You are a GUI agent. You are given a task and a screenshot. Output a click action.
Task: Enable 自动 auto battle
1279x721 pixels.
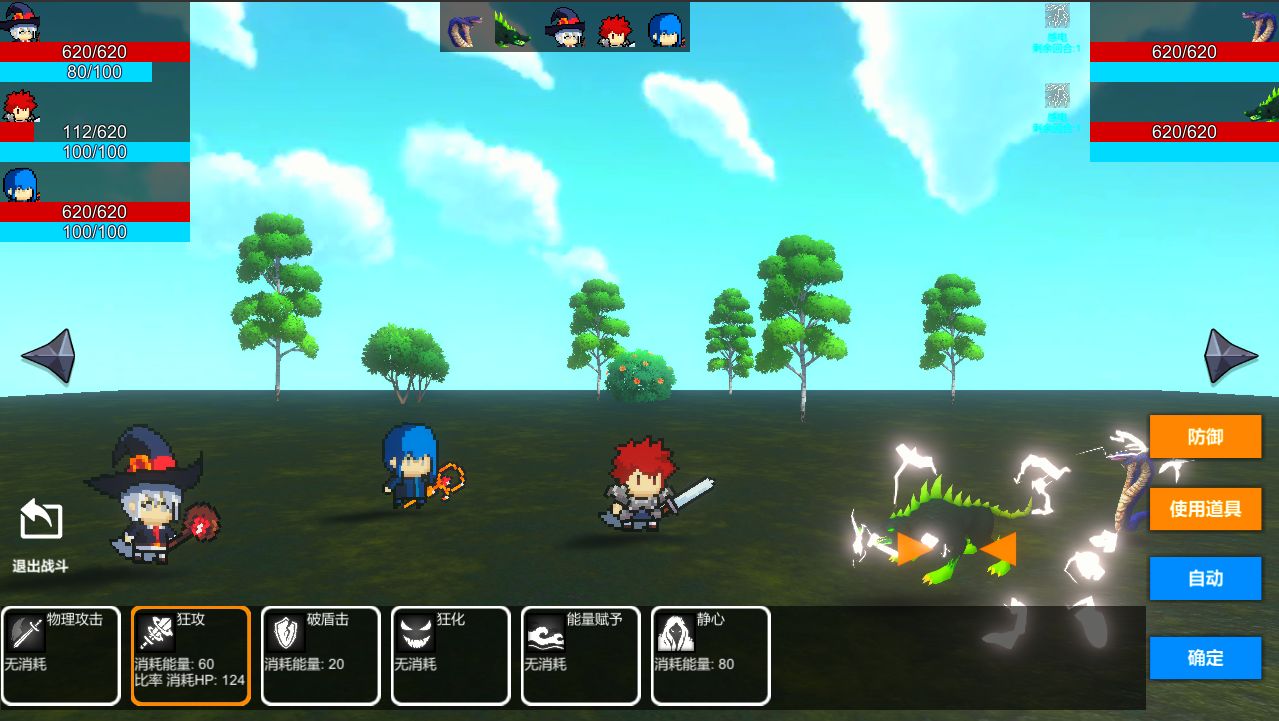pyautogui.click(x=1205, y=578)
